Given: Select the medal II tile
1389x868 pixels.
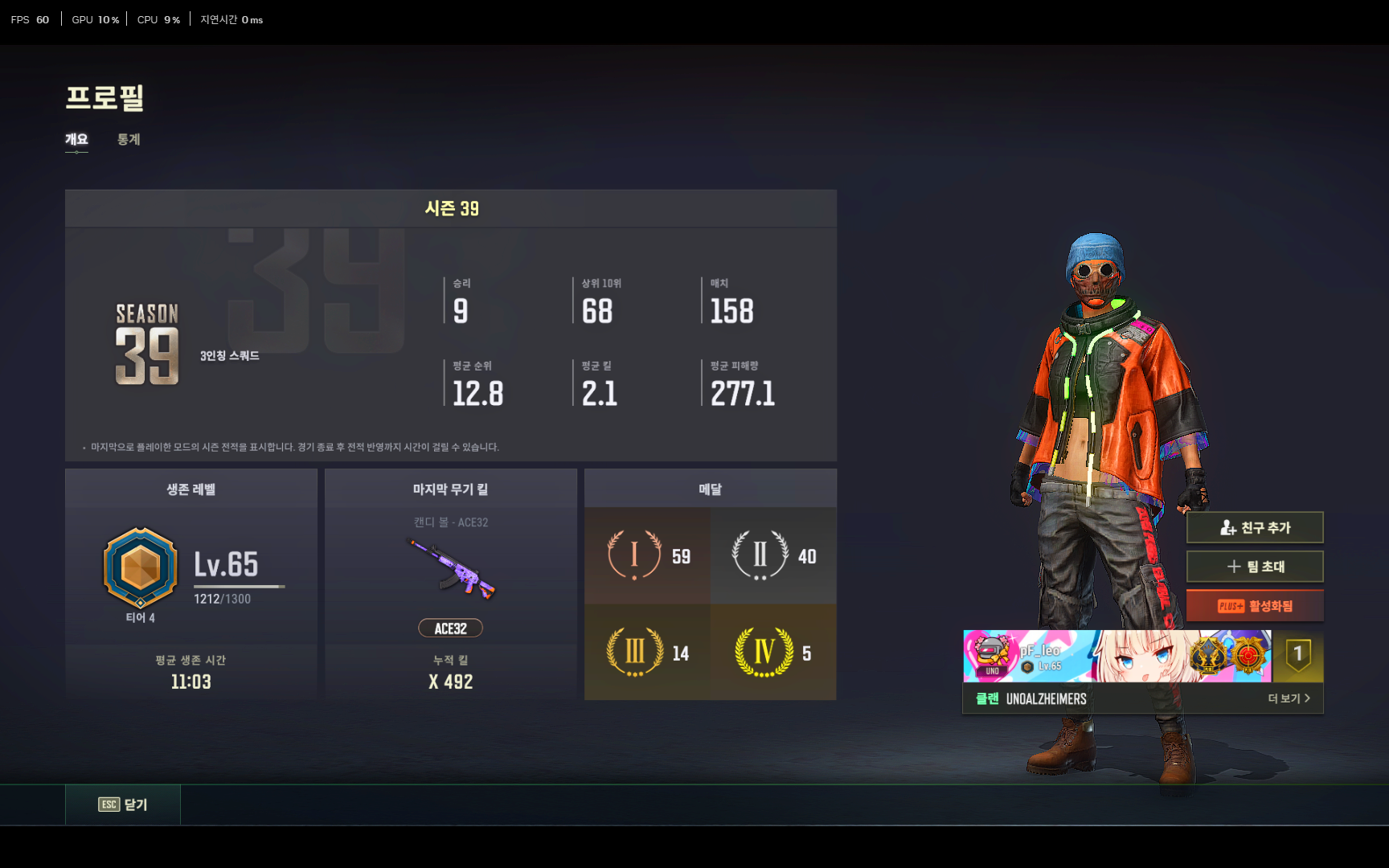Looking at the screenshot, I should pyautogui.click(x=773, y=556).
